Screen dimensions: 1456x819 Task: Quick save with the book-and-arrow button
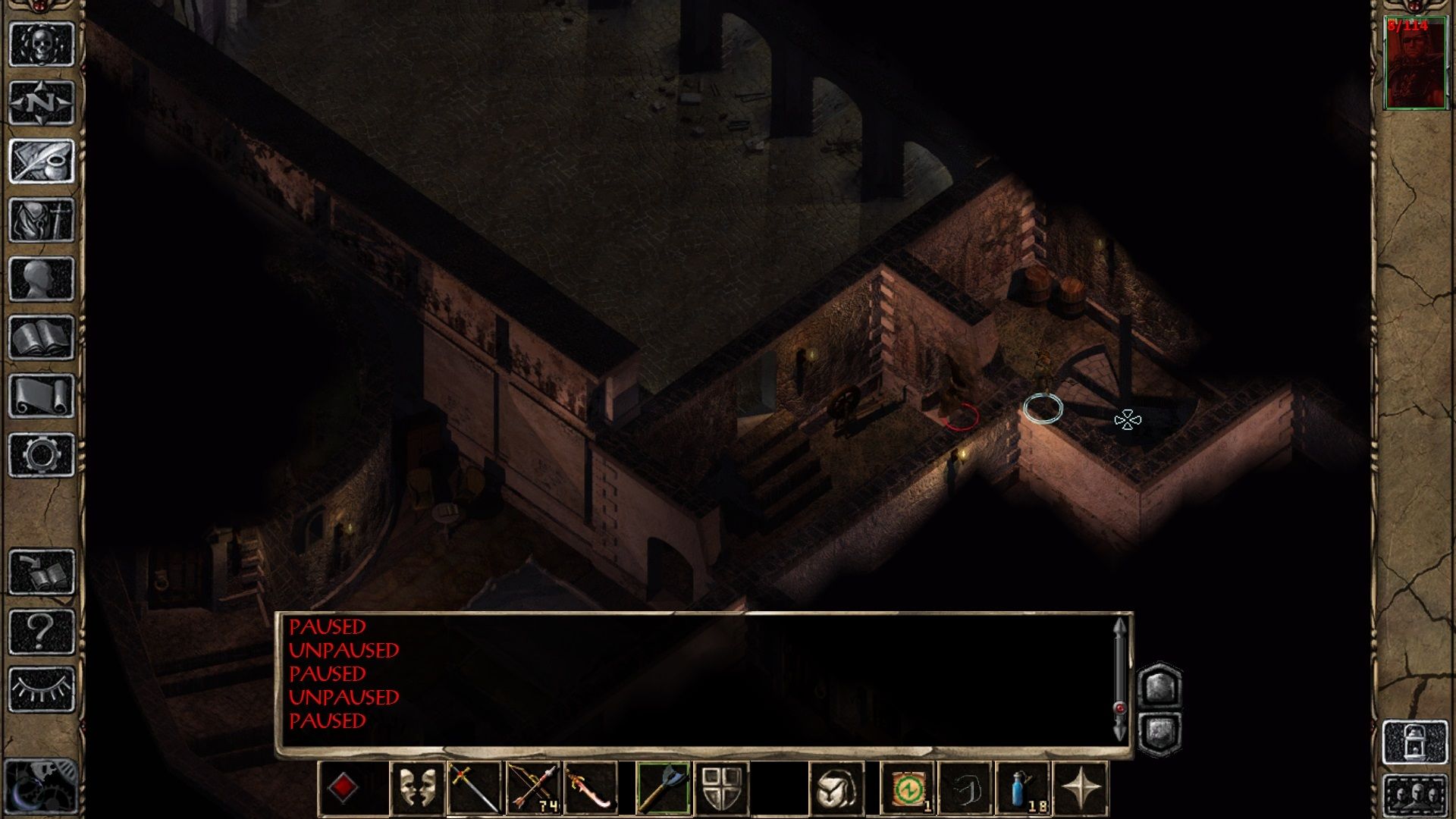[42, 573]
